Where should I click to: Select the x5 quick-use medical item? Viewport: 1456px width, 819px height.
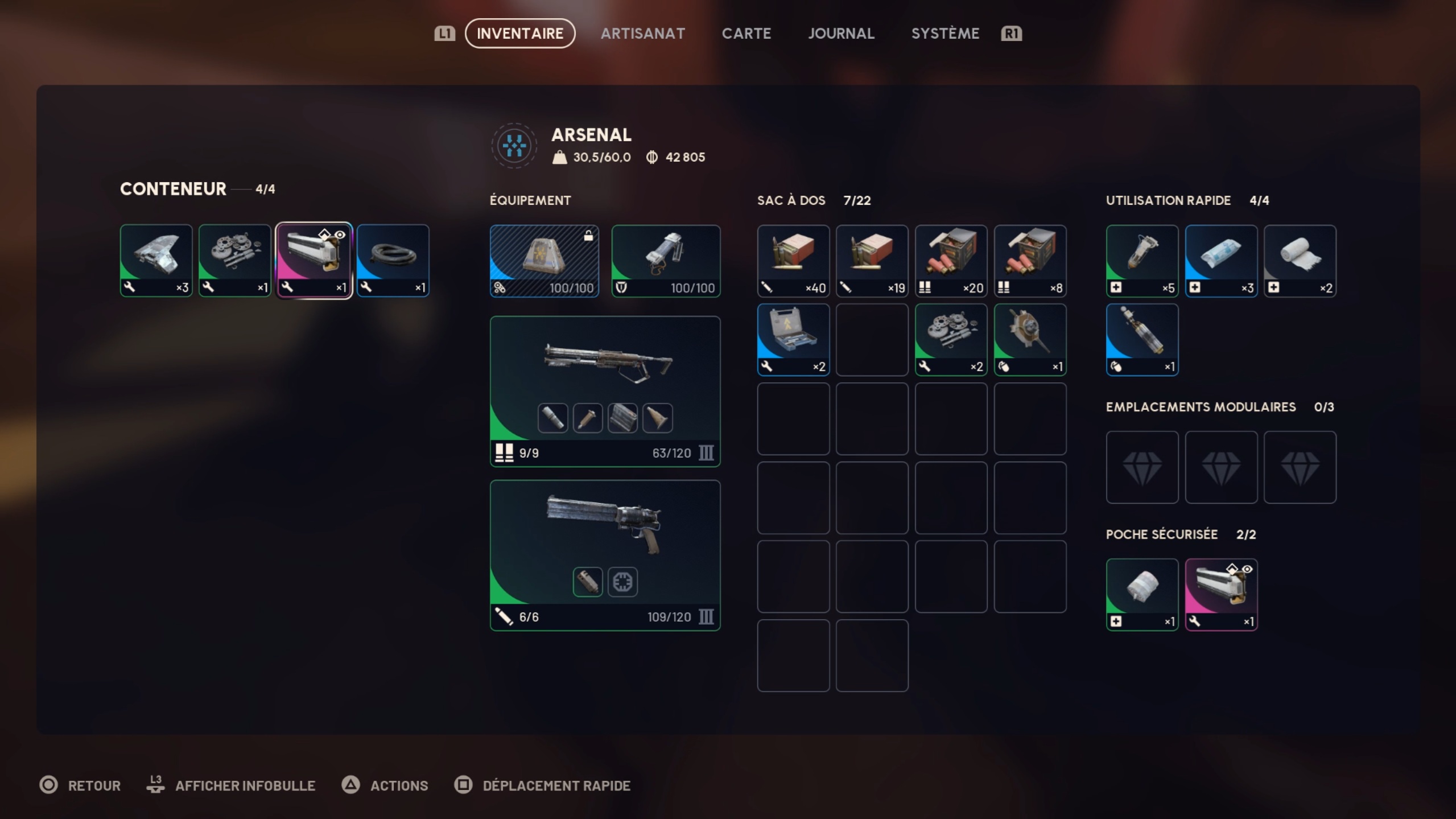1141,260
